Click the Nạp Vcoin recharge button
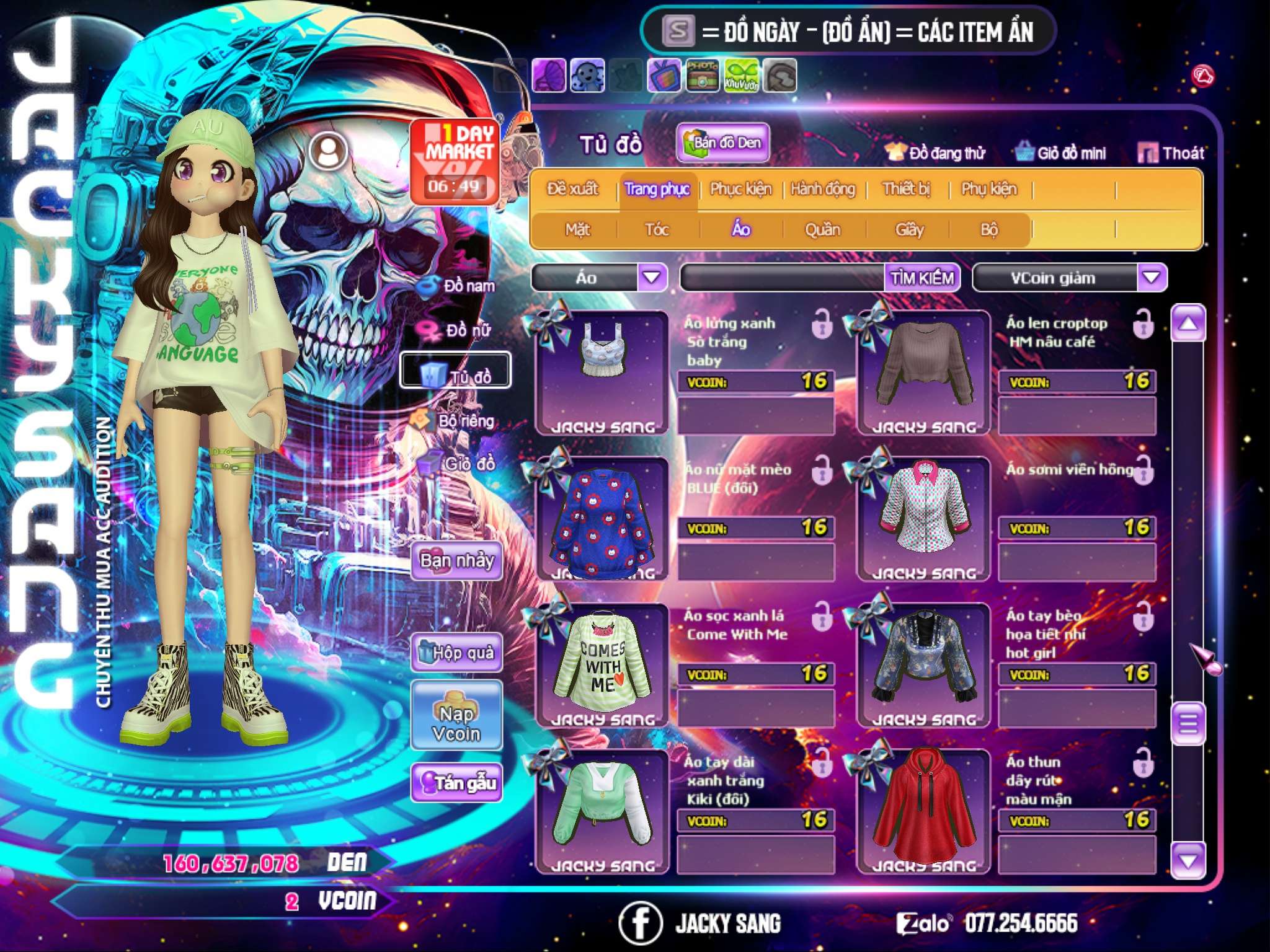Screen dimensions: 1270x952 coord(457,716)
